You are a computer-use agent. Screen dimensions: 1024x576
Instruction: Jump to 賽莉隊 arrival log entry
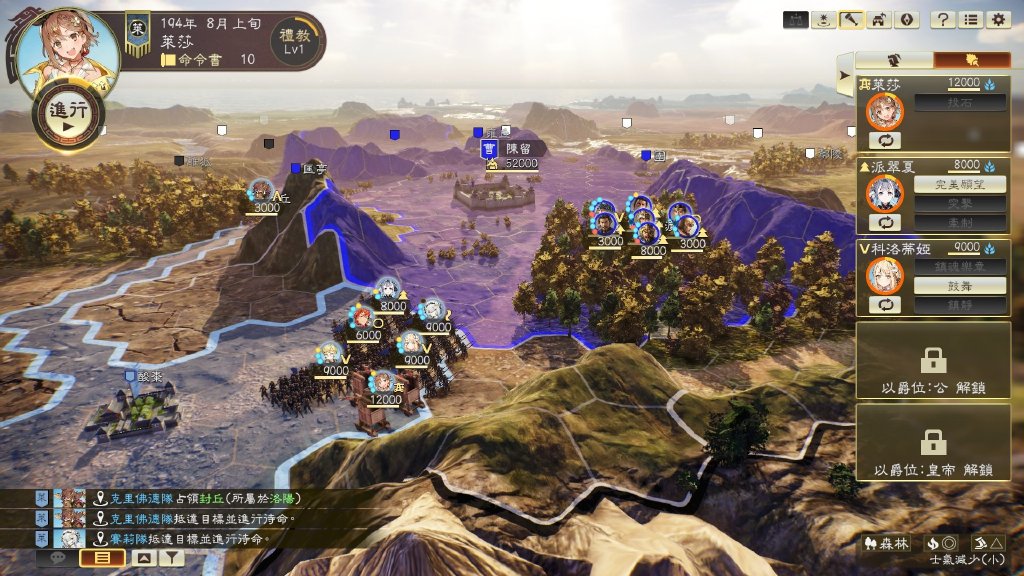(x=190, y=539)
